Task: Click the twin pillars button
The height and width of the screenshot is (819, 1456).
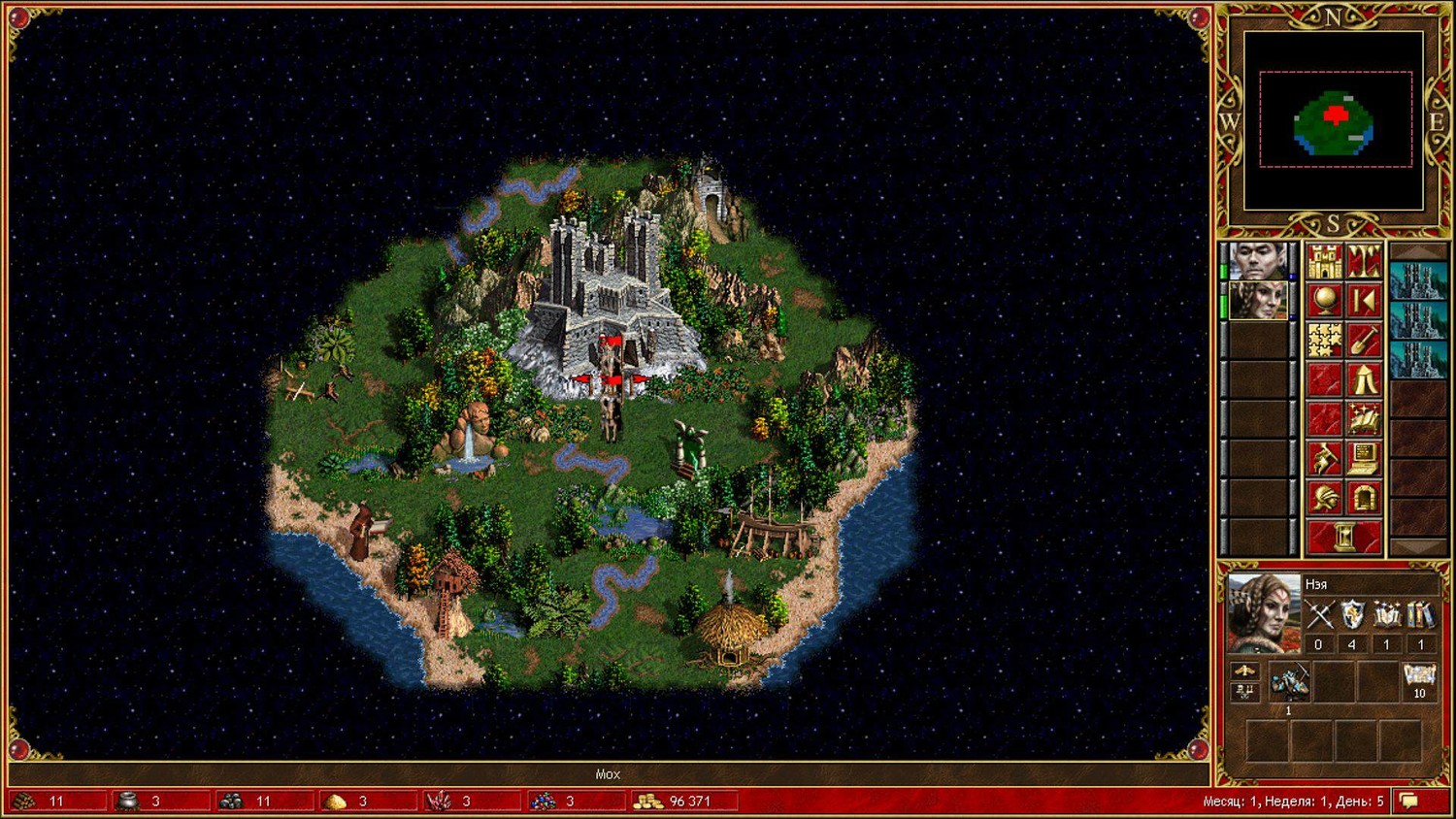Action: [x=1364, y=262]
